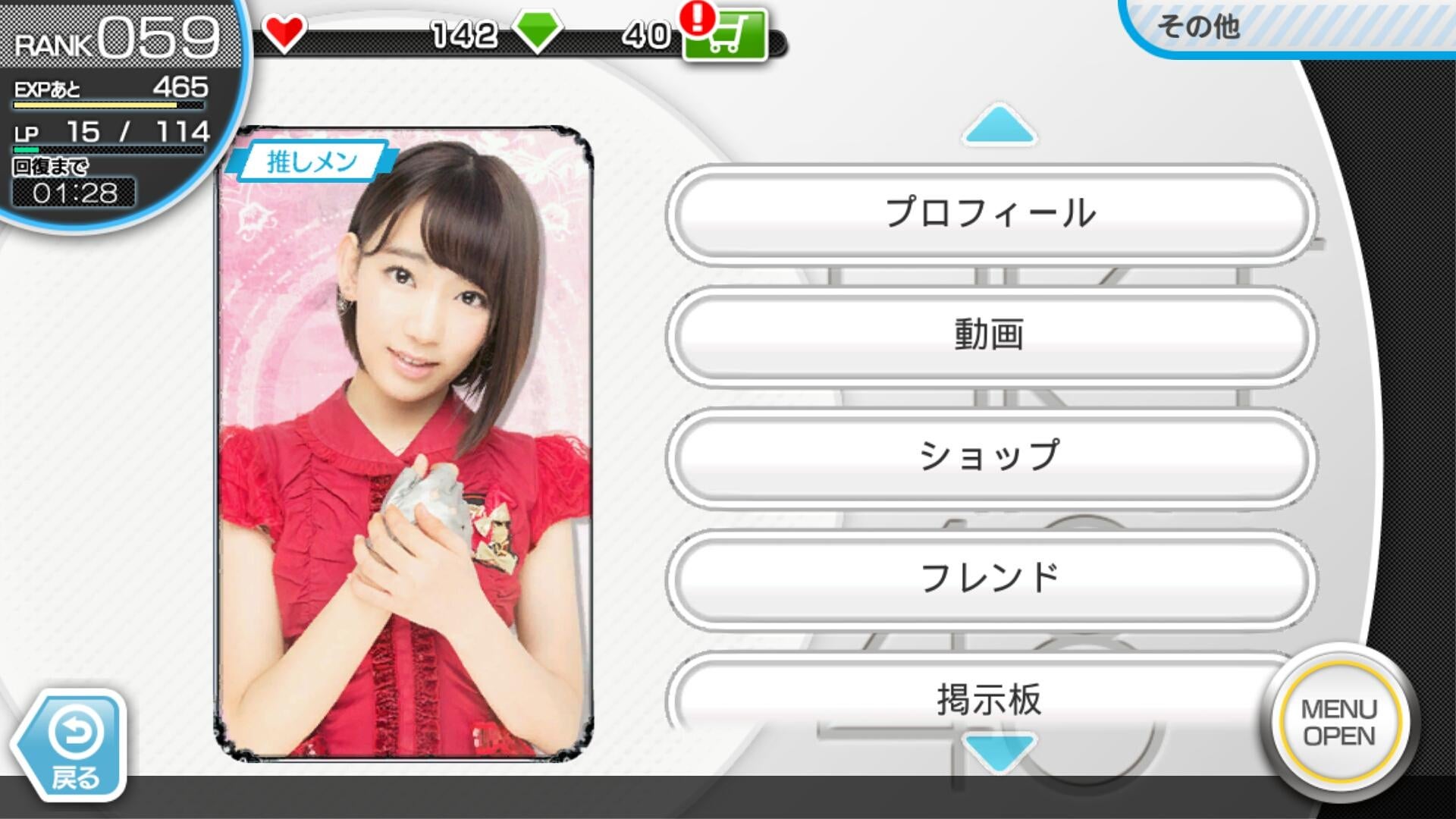This screenshot has height=819, width=1456.
Task: Choose the フレンド menu button
Action: (x=990, y=578)
